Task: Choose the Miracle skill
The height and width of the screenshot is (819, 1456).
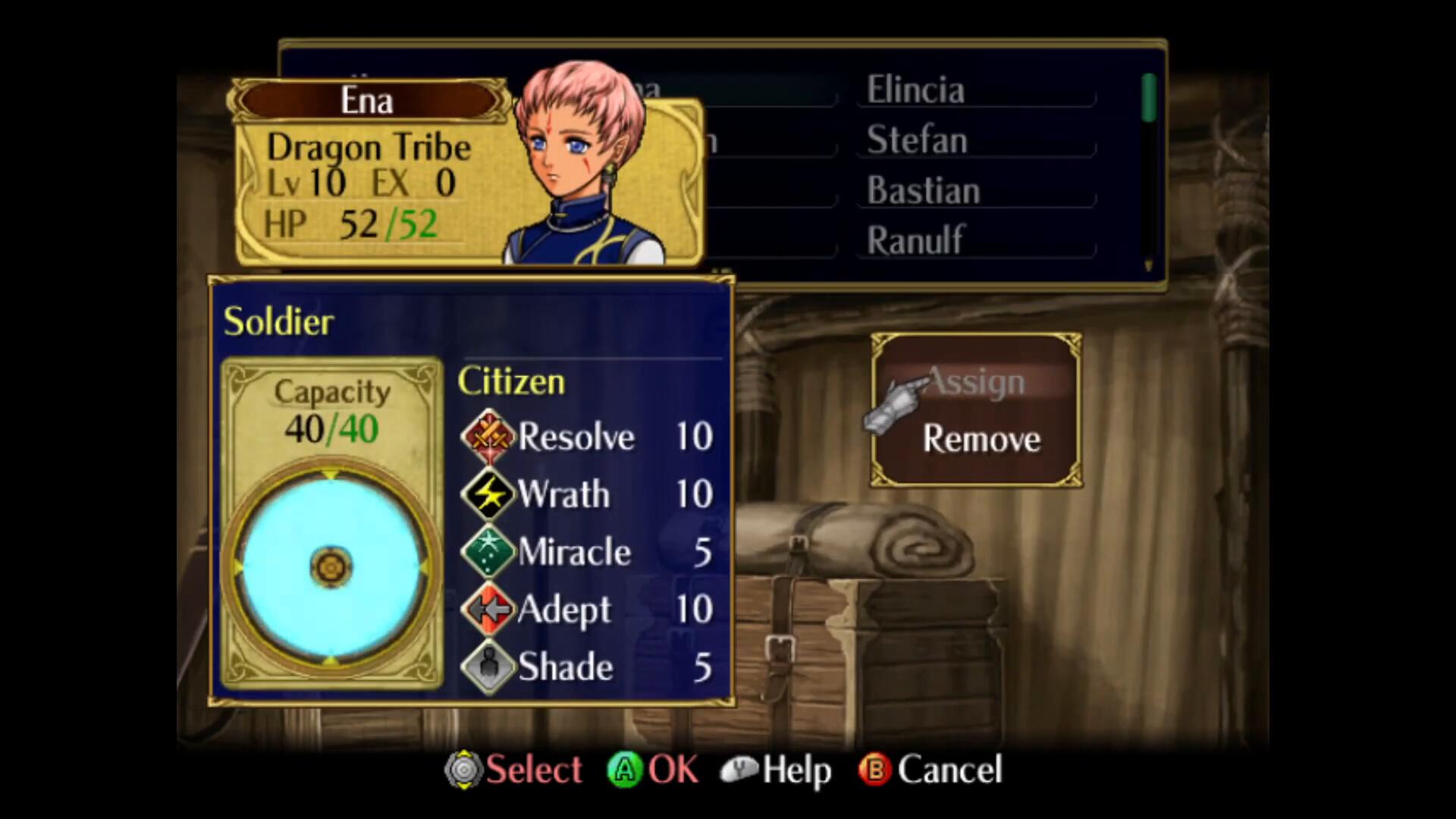Action: (588, 552)
